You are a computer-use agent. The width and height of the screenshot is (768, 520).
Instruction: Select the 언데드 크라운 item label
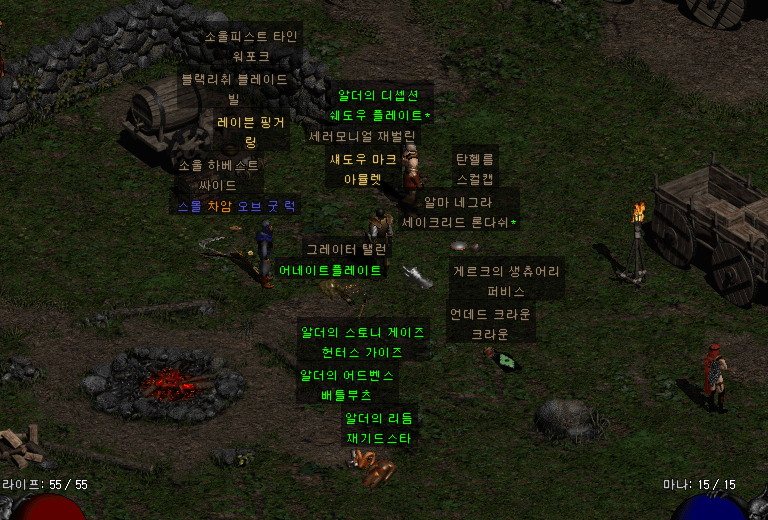(490, 324)
